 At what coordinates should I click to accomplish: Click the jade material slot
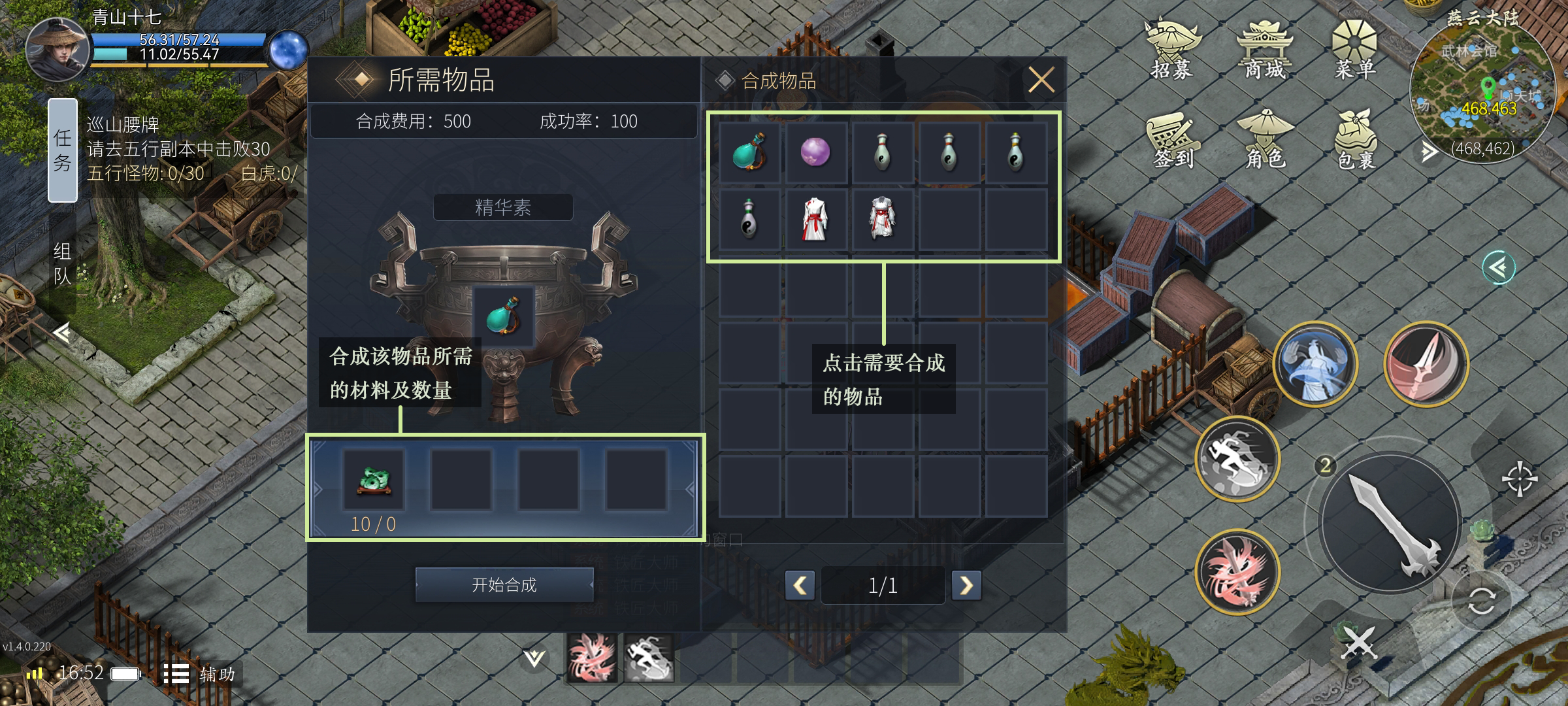374,480
